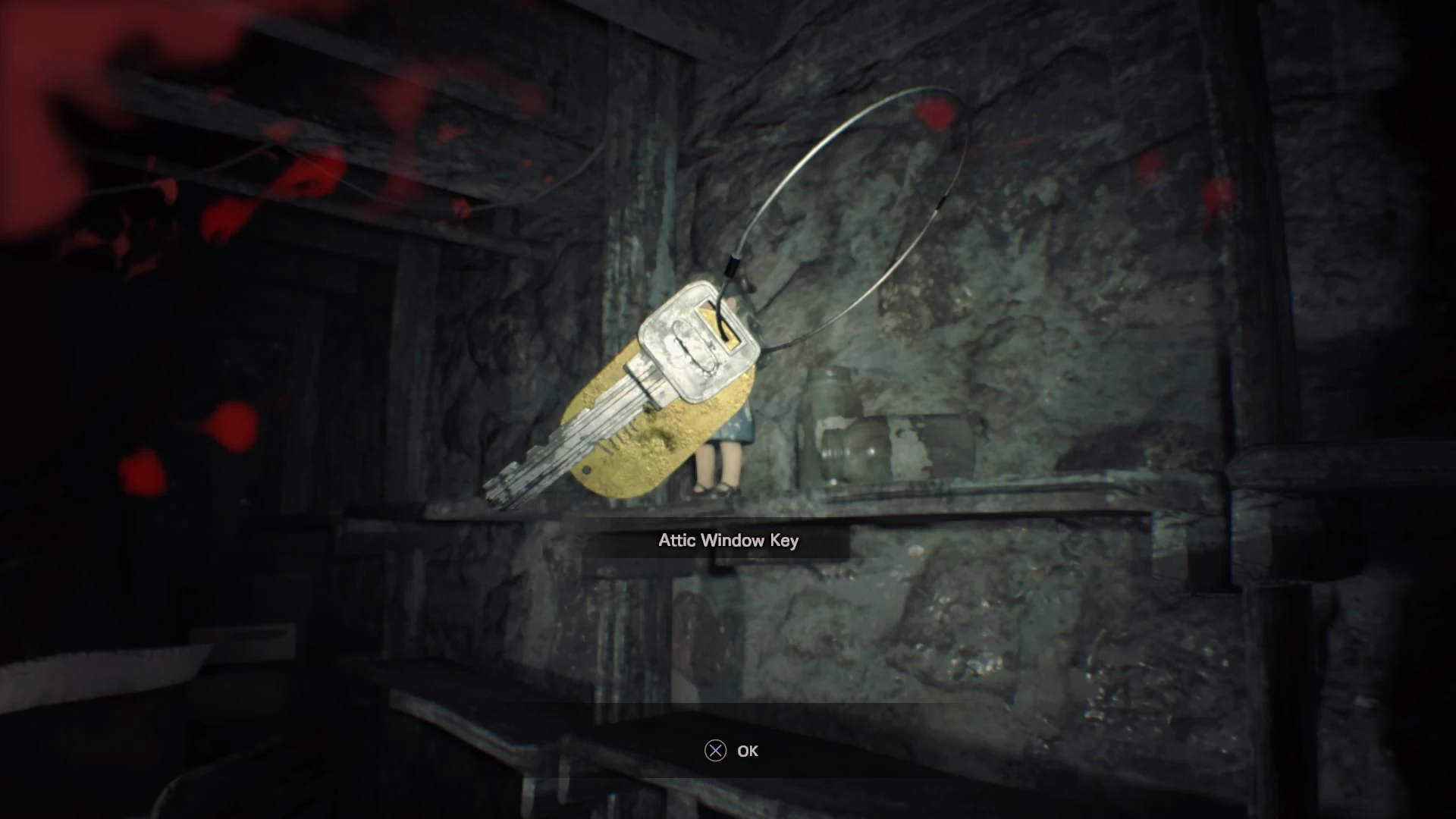1456x819 pixels.
Task: Click the keyhole slot on the key head
Action: coord(720,326)
